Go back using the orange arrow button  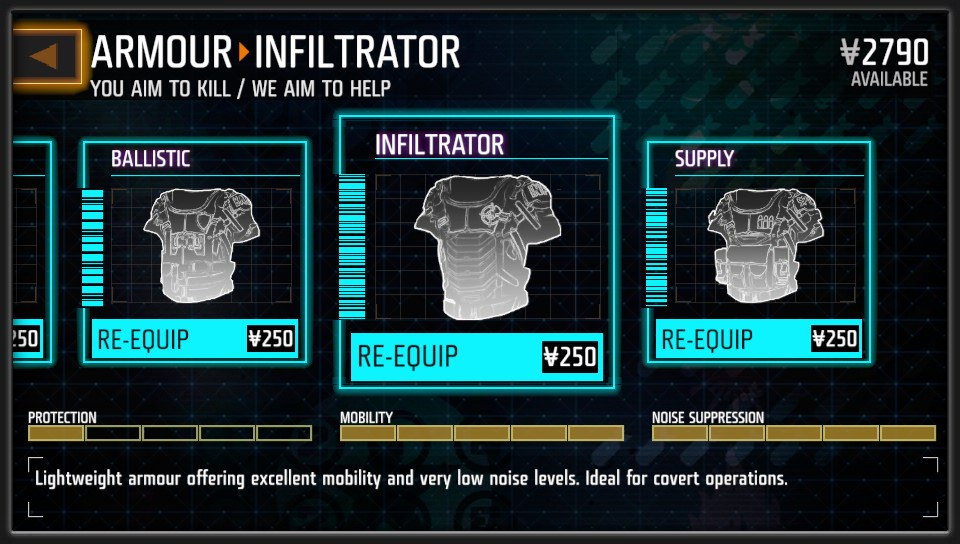[45, 56]
